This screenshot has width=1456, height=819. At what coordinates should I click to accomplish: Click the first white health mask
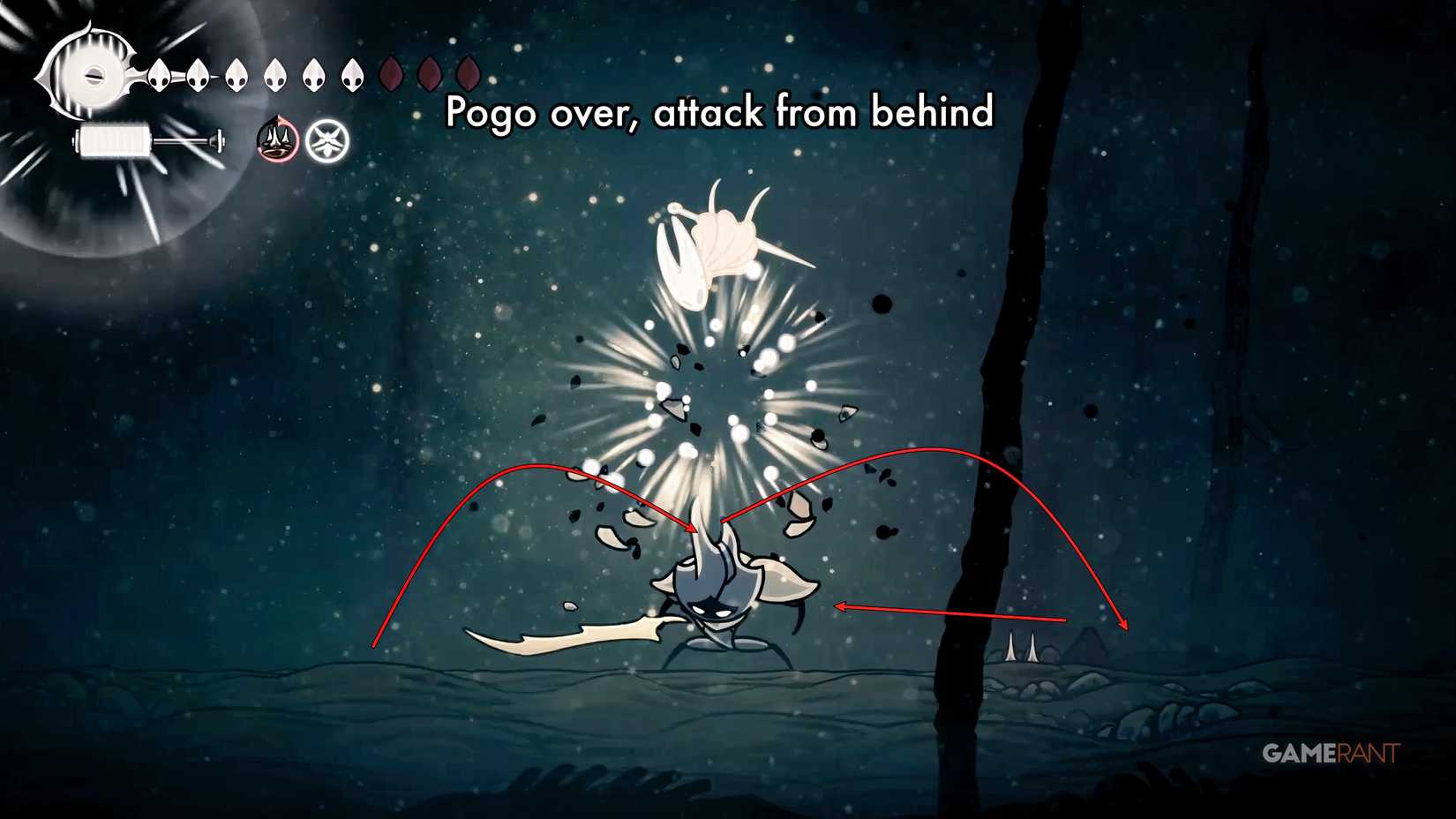click(157, 74)
